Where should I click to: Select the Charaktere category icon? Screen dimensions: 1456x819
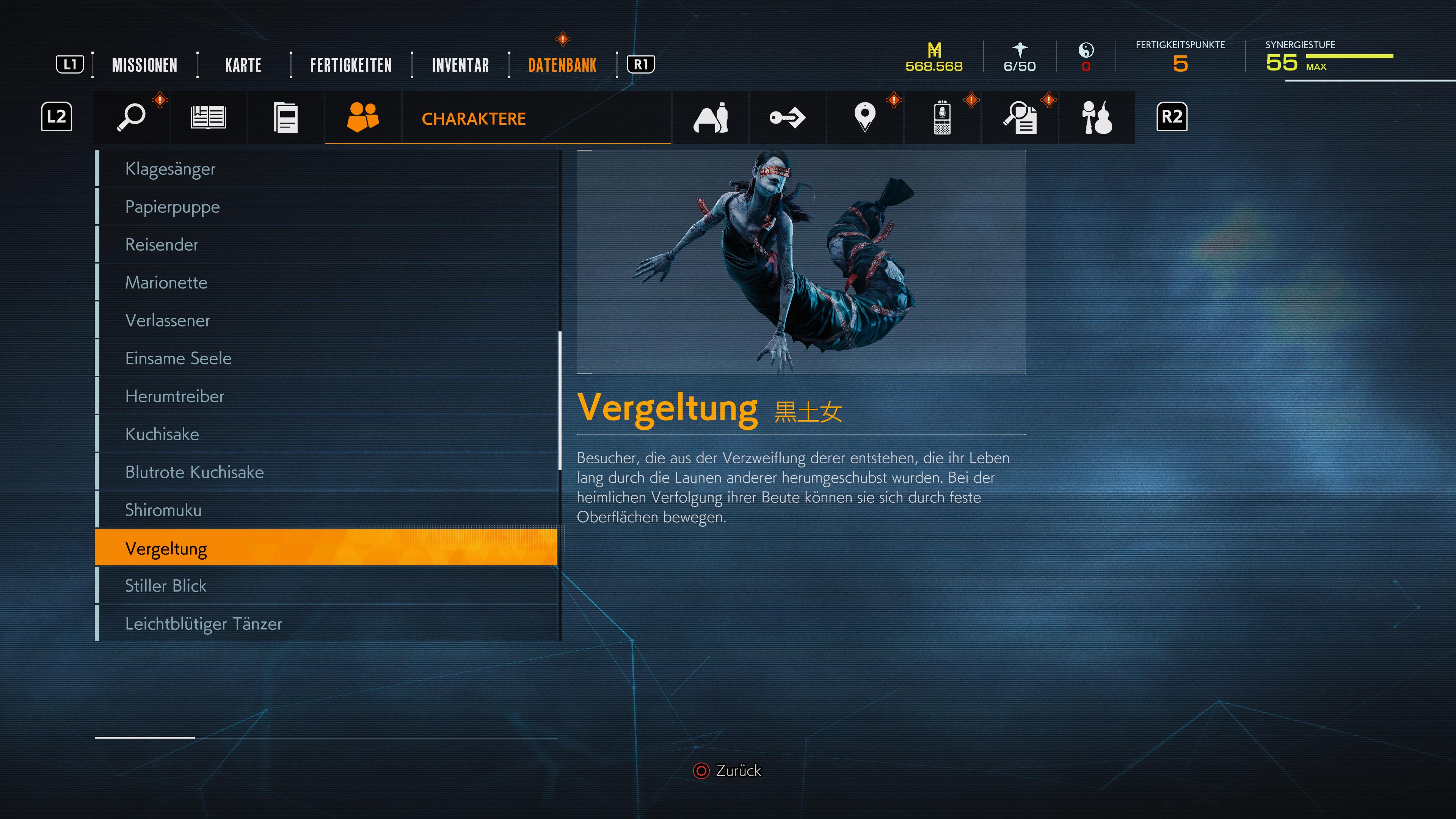[x=363, y=118]
